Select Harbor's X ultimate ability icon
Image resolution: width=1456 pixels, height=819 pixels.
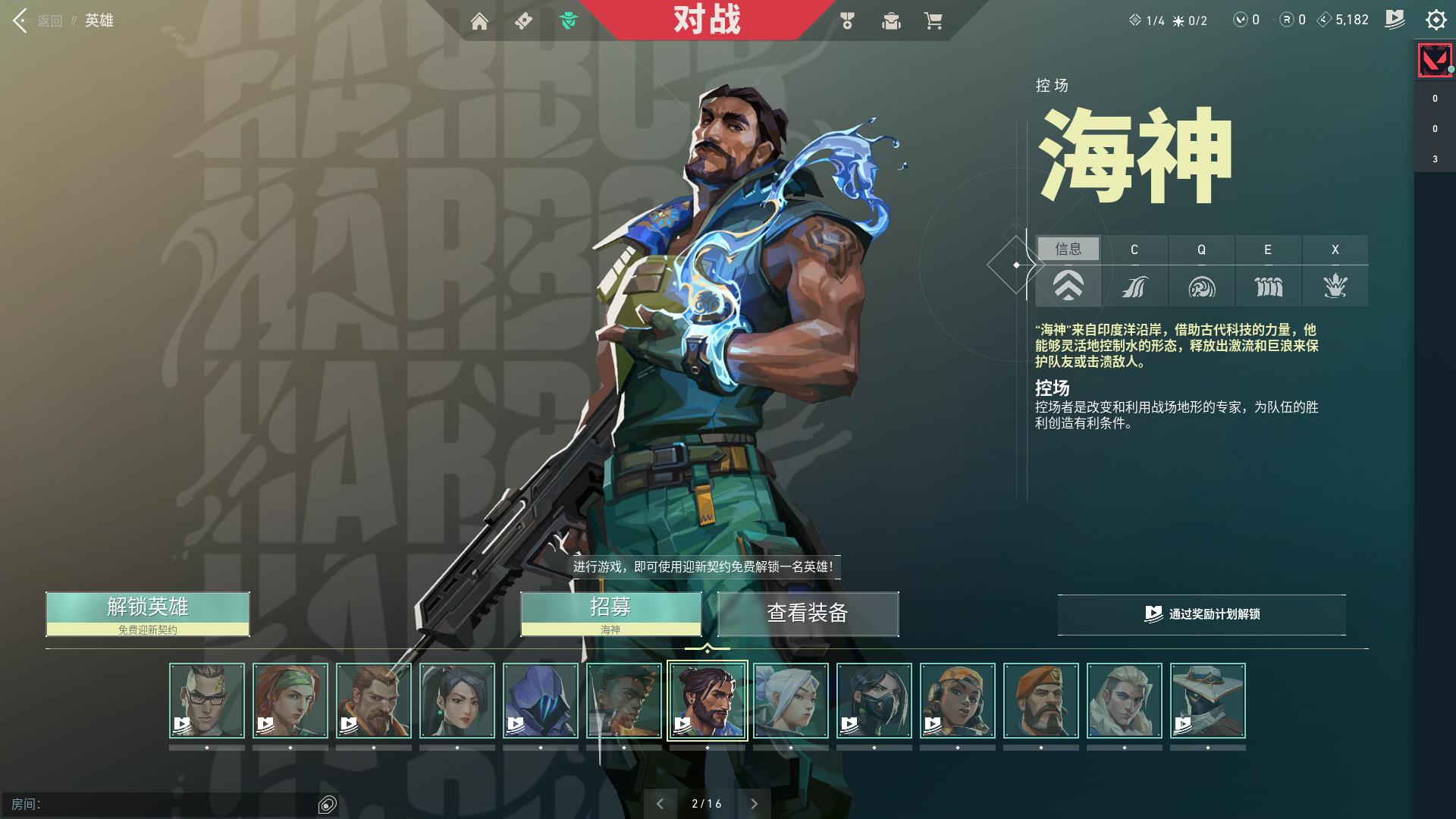(x=1335, y=286)
